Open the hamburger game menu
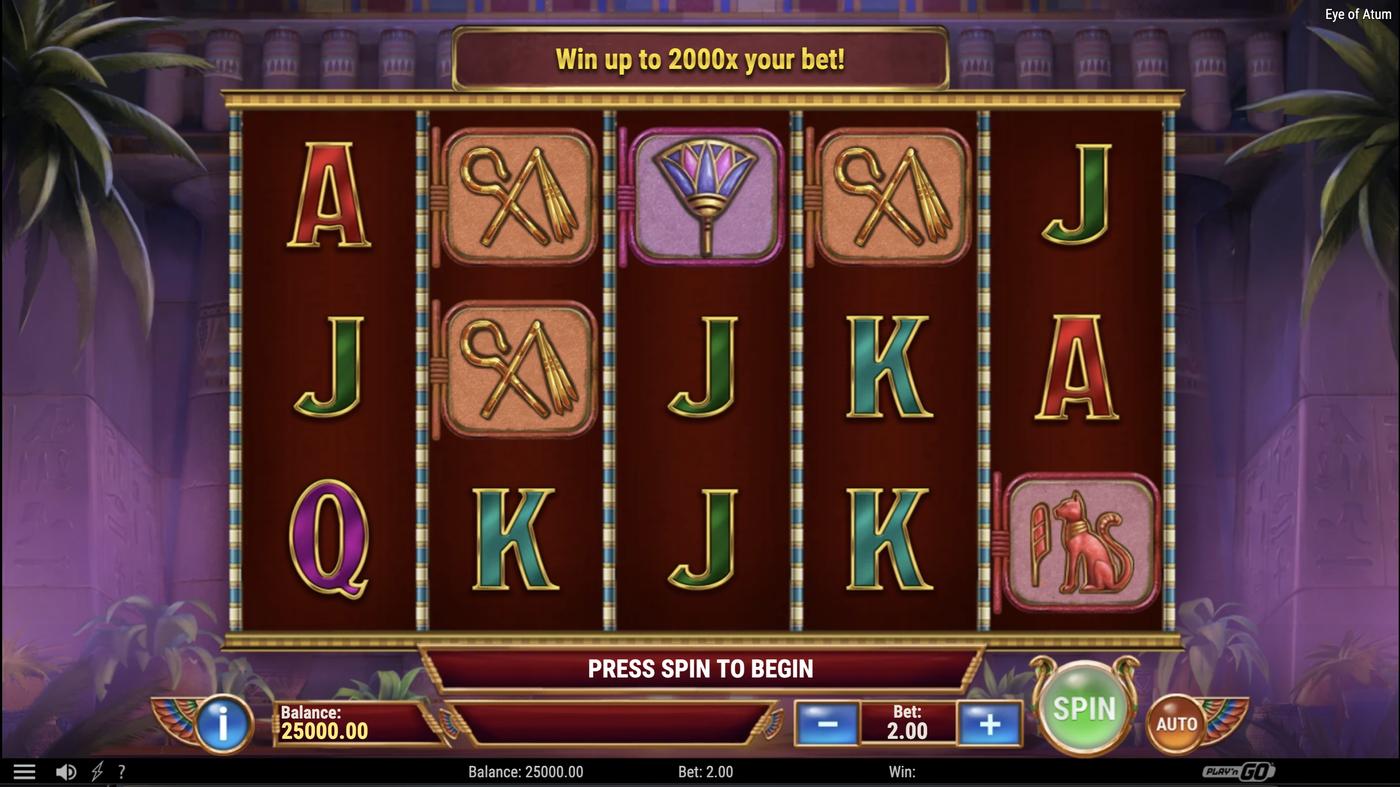 (24, 770)
